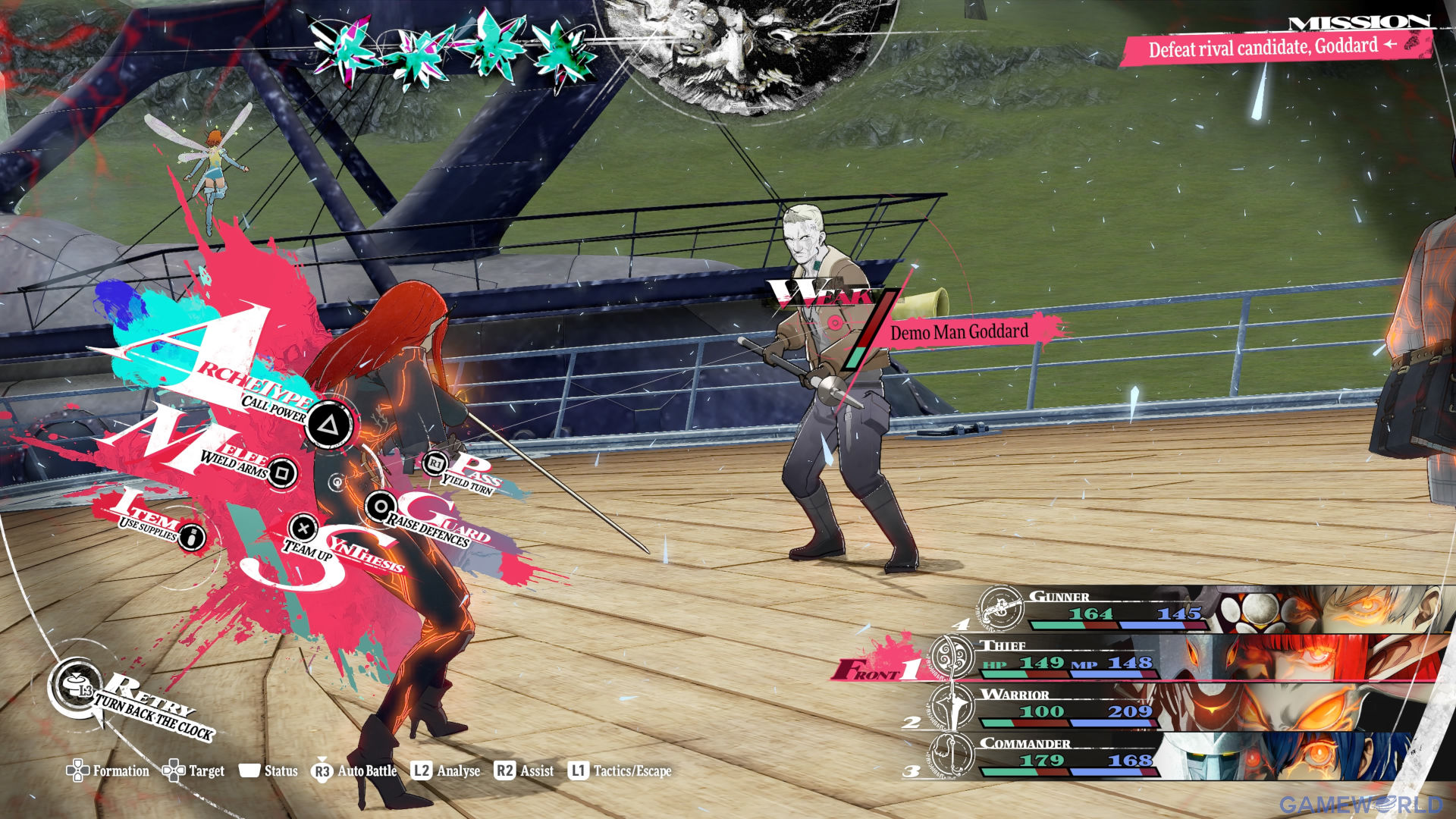Choose the Pass Yield Turn command
Screen dimensions: 1456x819
tap(436, 463)
